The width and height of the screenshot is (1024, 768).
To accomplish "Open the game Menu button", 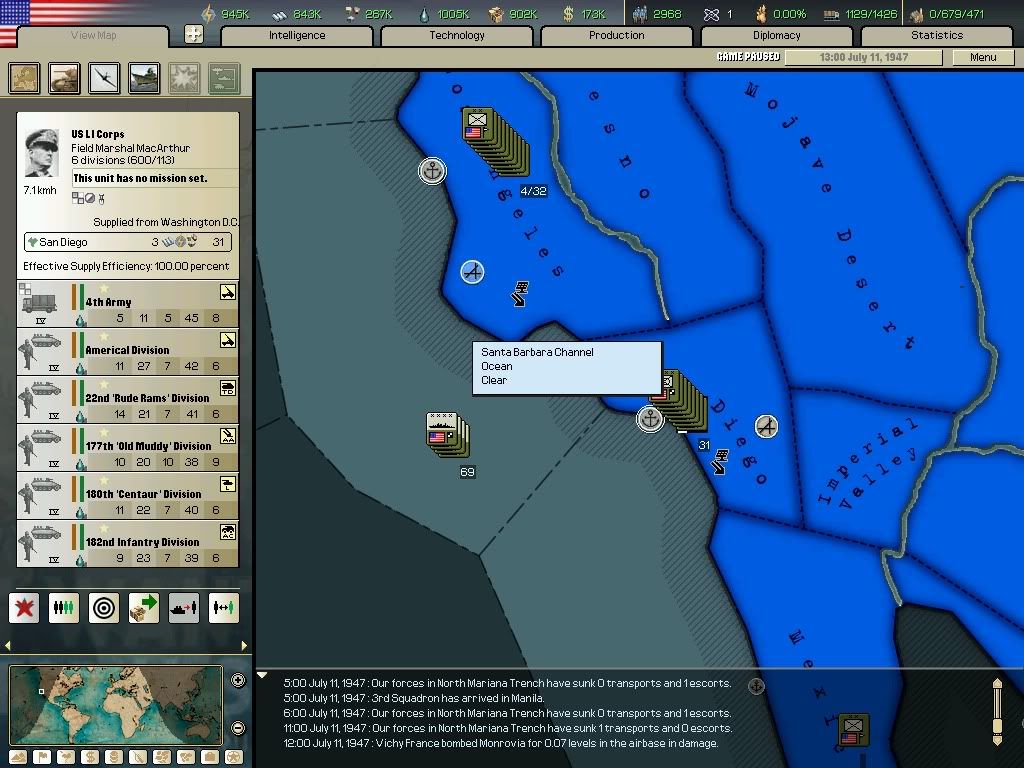I will pos(983,58).
